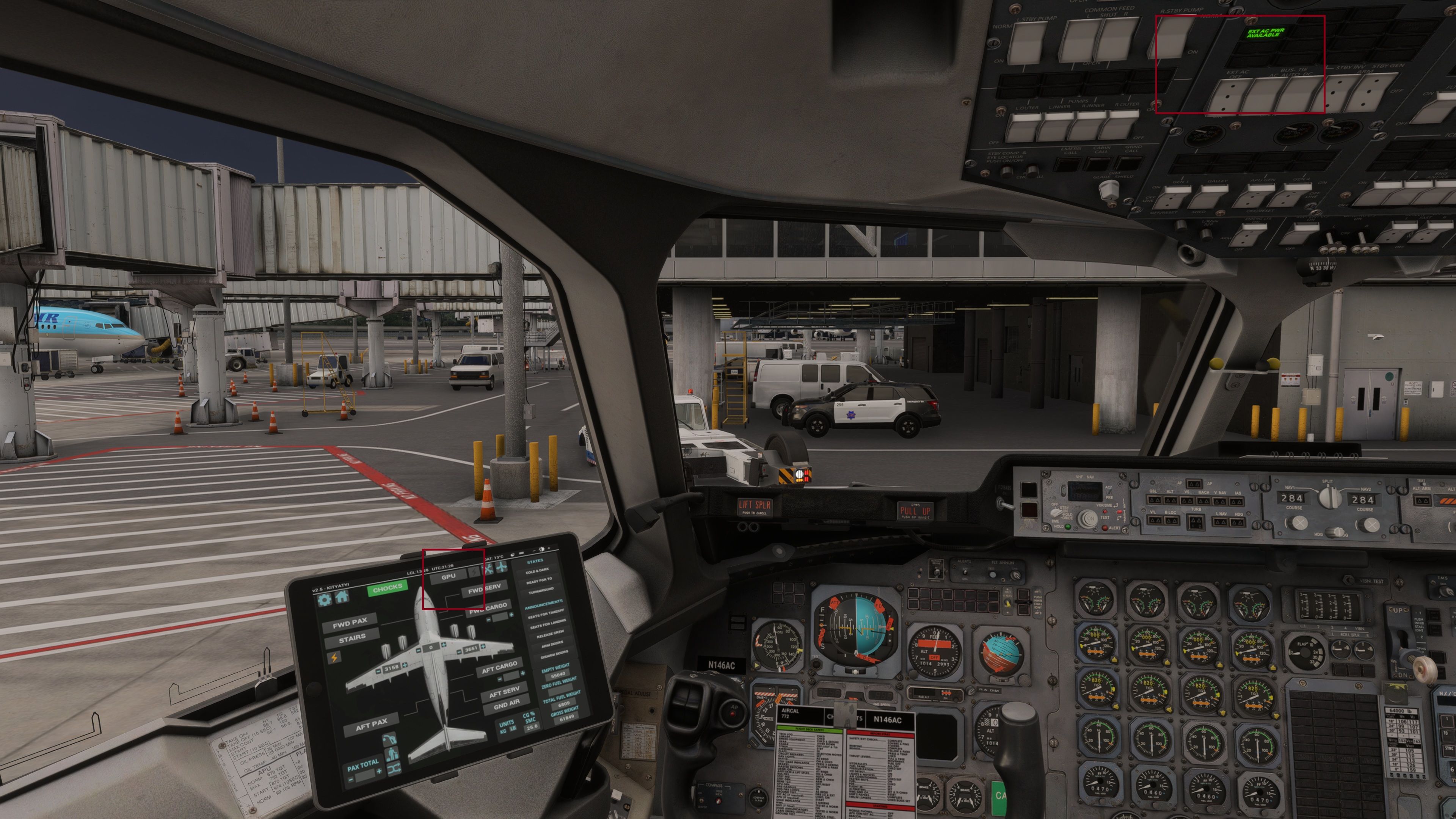Switch weight units to KG
This screenshot has width=1456, height=819.
(x=503, y=732)
